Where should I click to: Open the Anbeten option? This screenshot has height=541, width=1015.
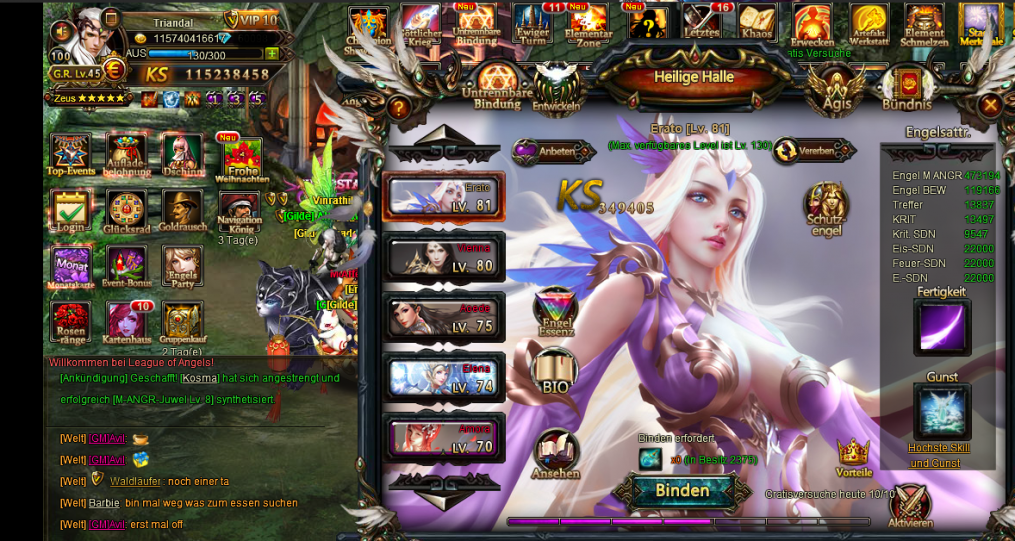546,152
